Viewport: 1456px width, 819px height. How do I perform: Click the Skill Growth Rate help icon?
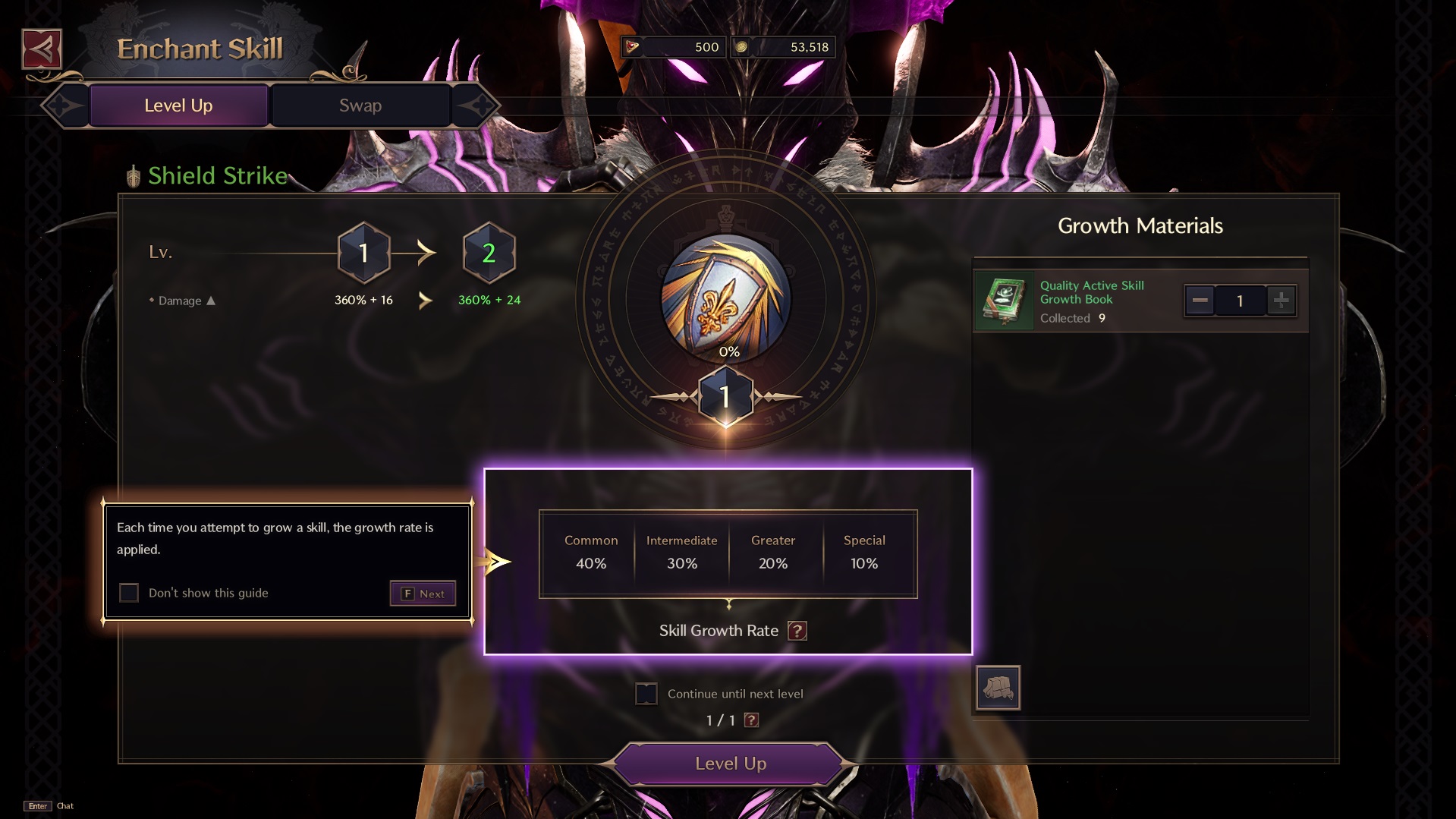pos(797,631)
